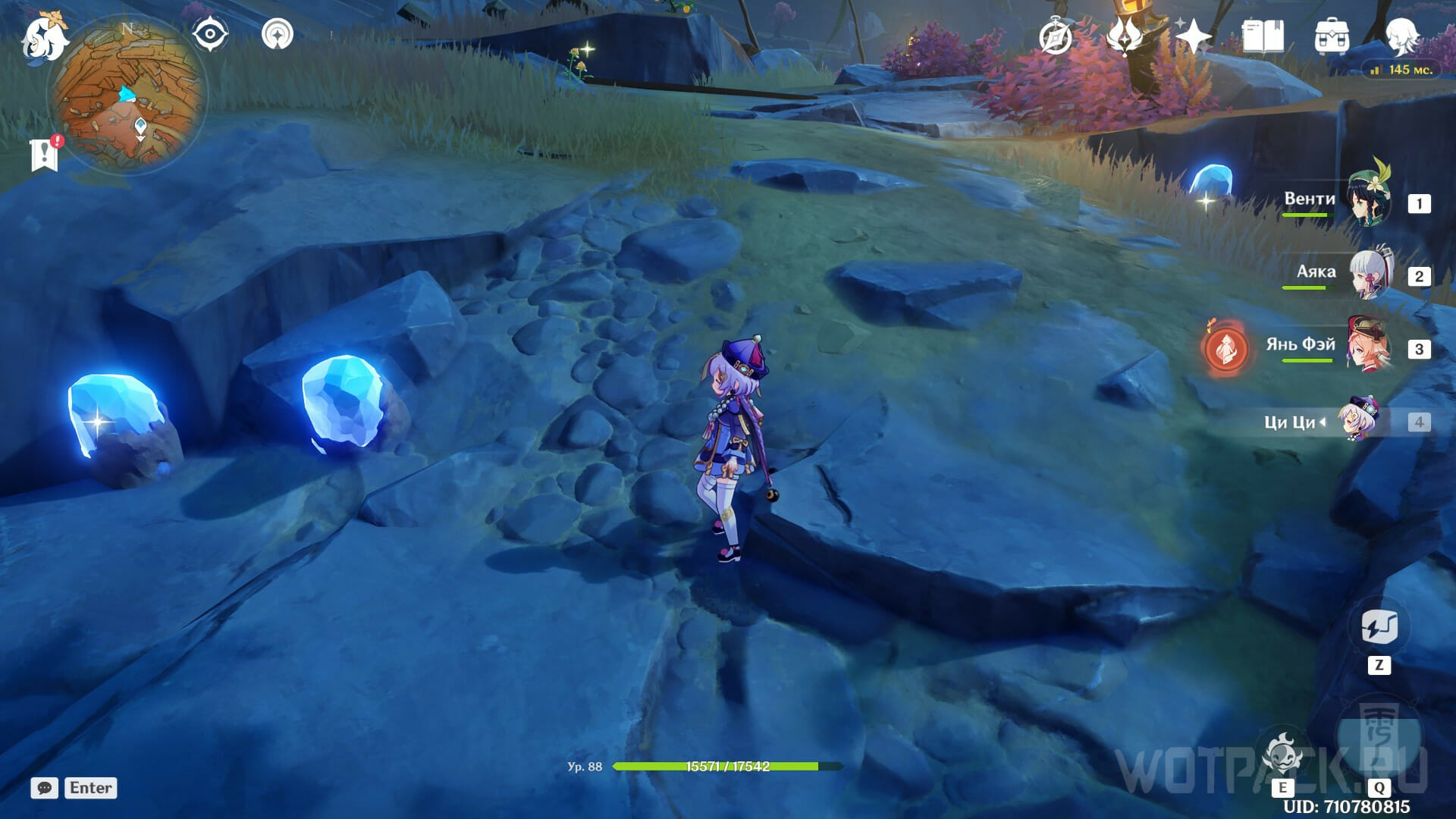1456x819 pixels.
Task: Open the events target-shaped icon
Action: point(278,35)
